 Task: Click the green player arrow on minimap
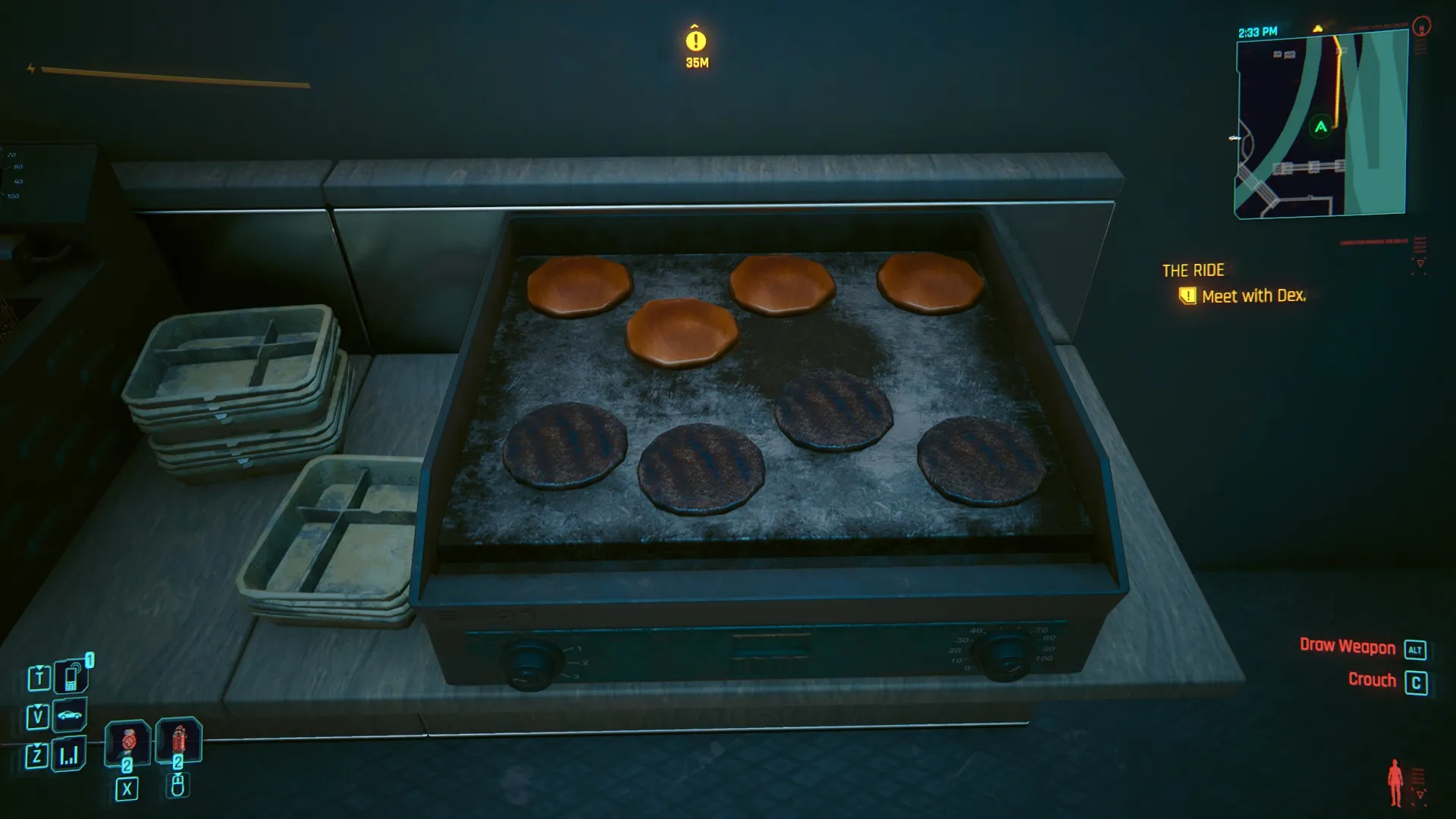pos(1321,127)
